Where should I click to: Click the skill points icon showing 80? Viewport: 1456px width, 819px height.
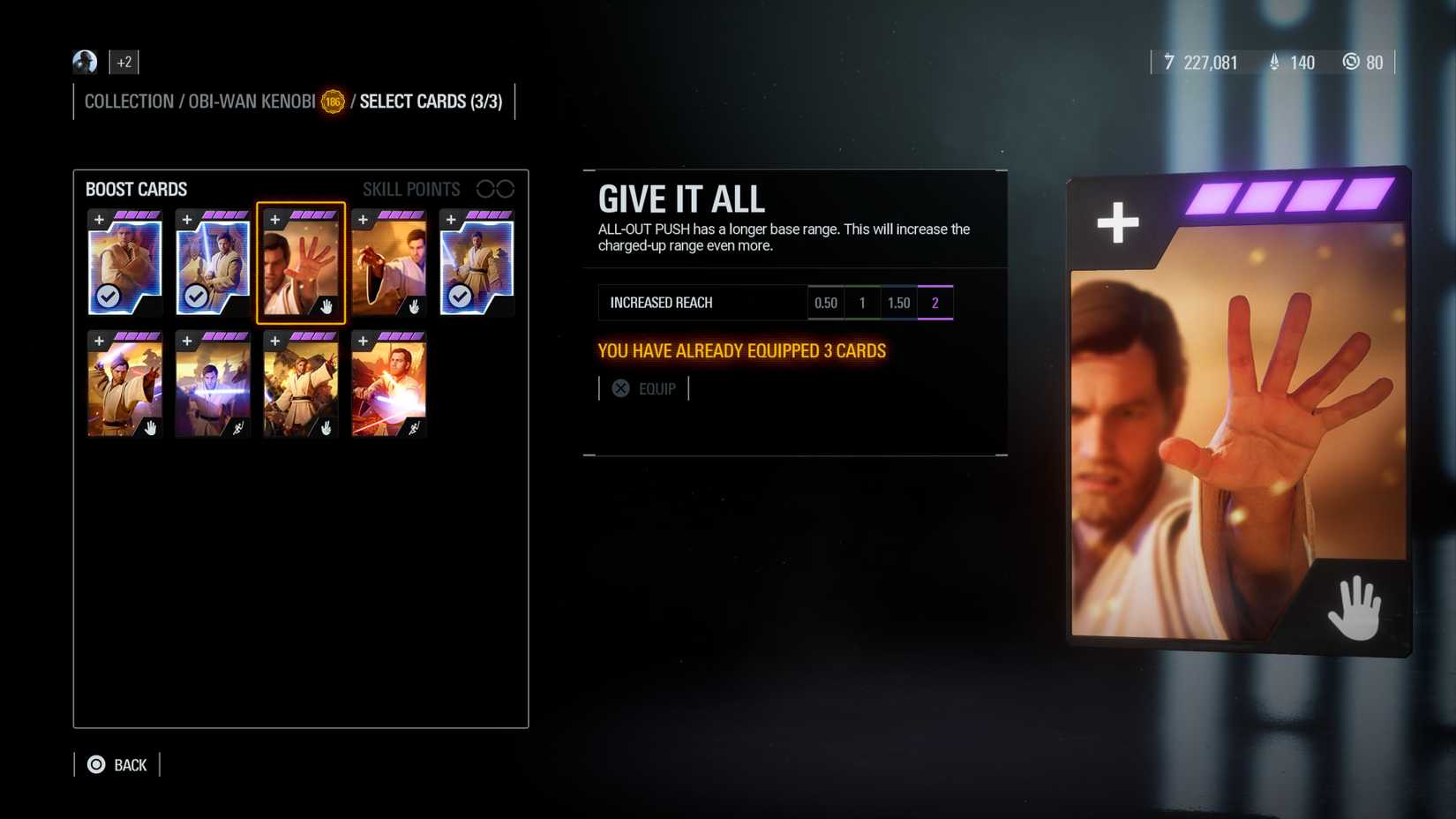1351,62
